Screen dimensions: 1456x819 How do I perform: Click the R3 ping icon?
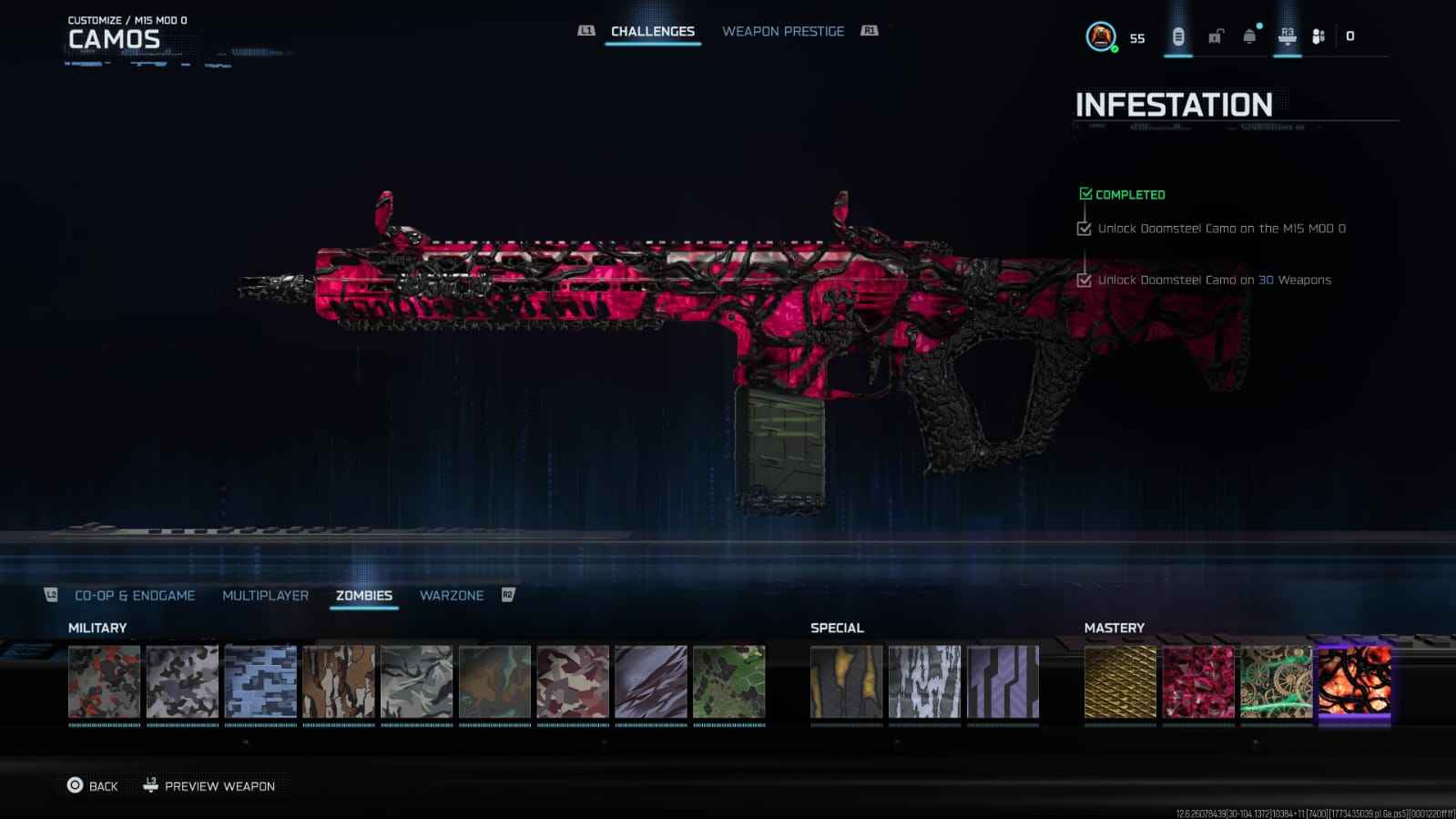pos(1286,34)
